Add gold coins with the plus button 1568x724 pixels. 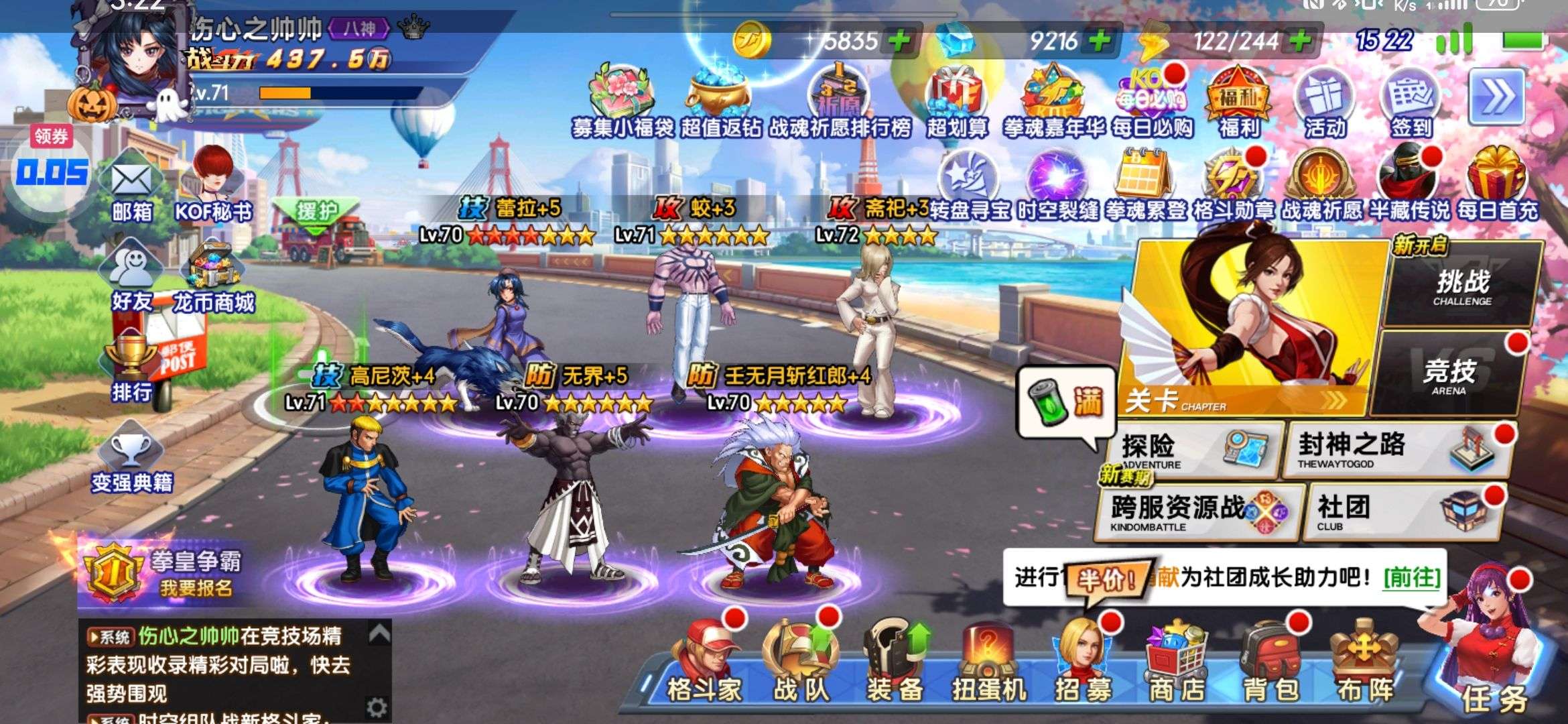coord(899,42)
